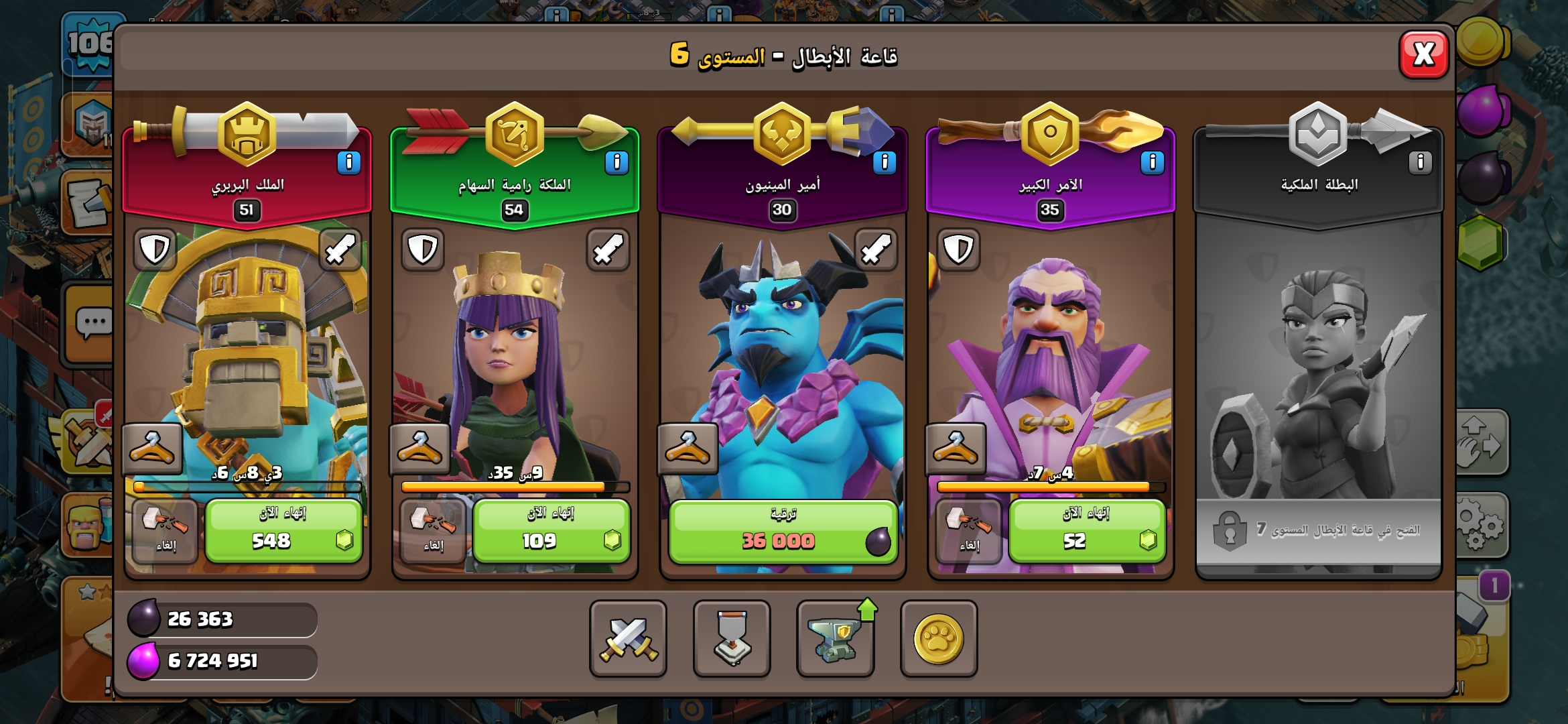Cancel the Grand Warden upgrade
This screenshot has height=724, width=1568.
point(969,531)
